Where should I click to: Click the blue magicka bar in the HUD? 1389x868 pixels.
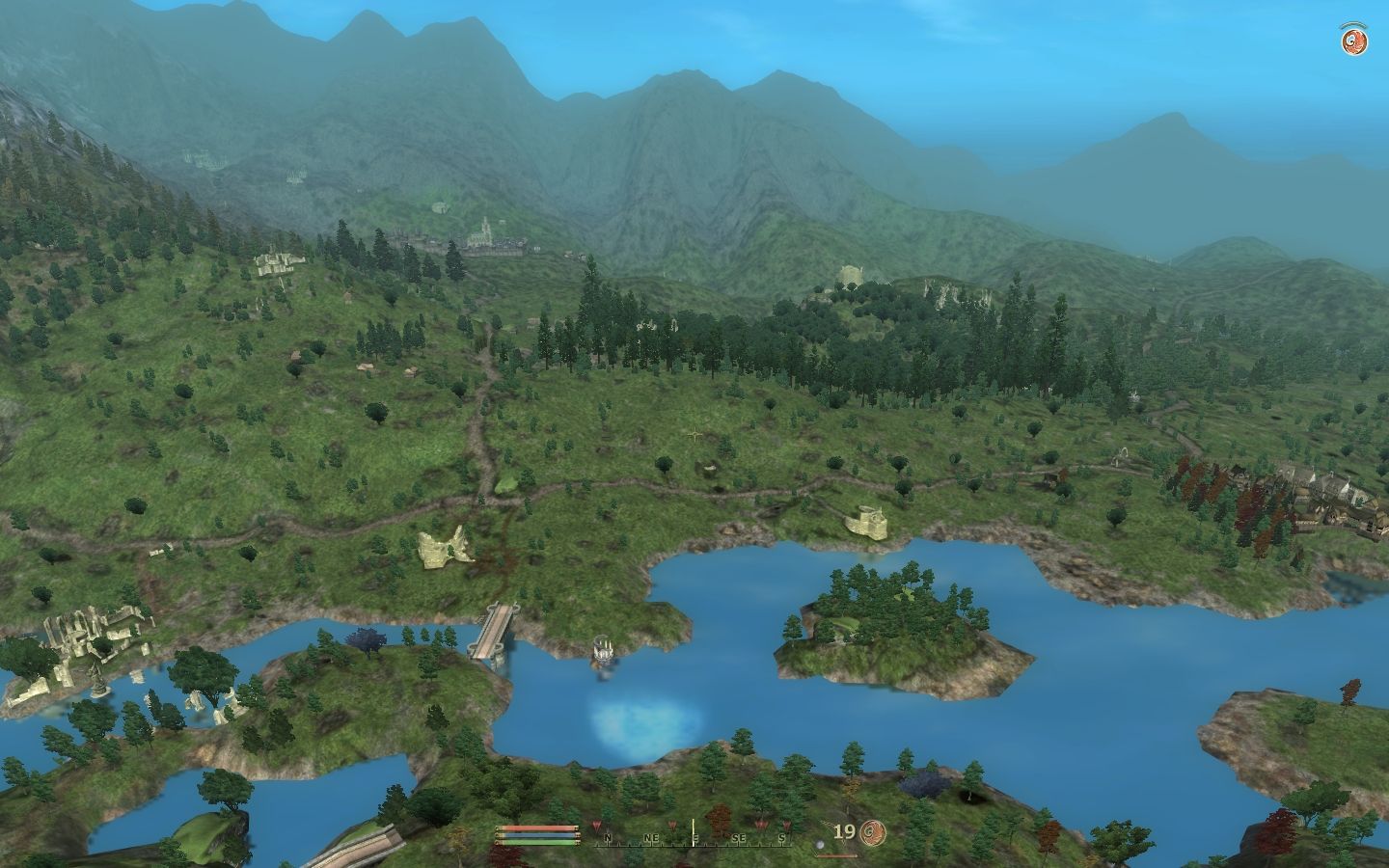click(535, 835)
